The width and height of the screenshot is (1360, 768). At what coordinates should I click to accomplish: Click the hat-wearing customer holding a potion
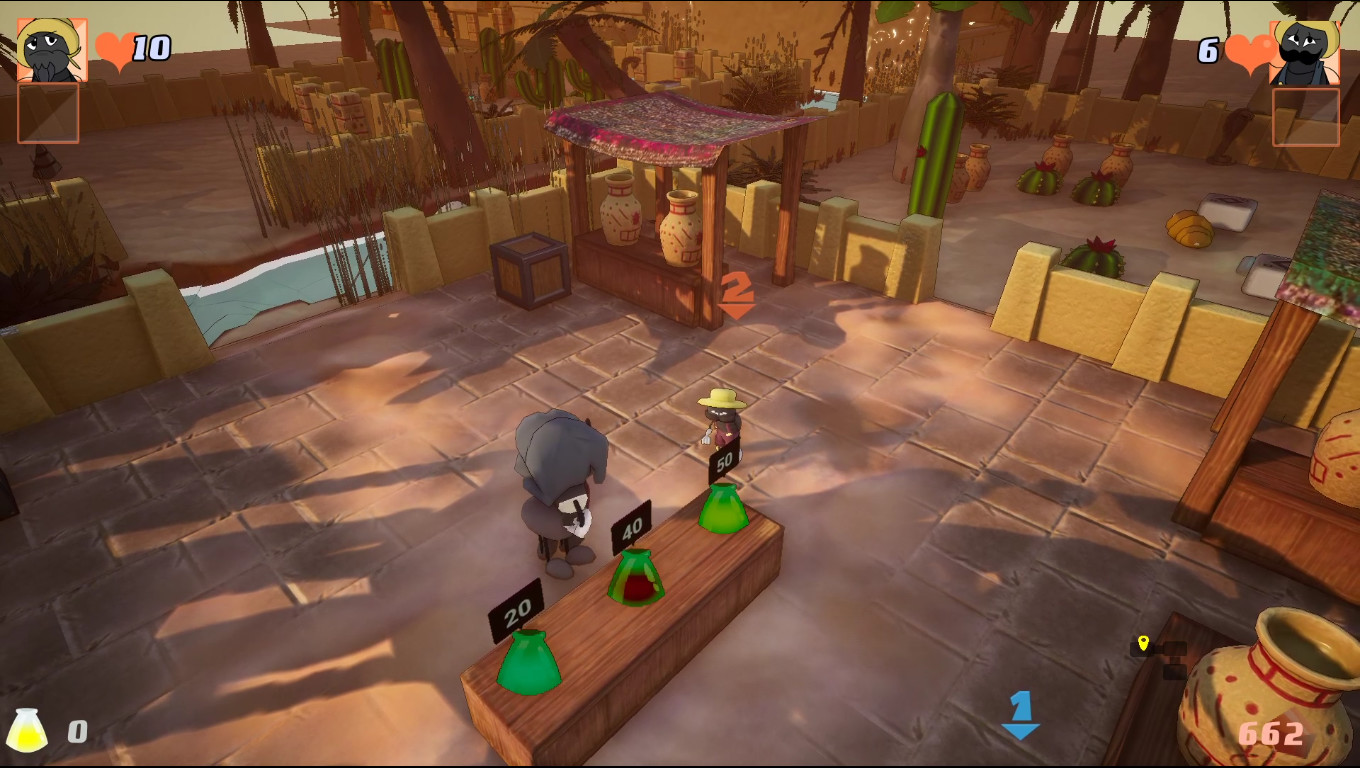tap(721, 413)
